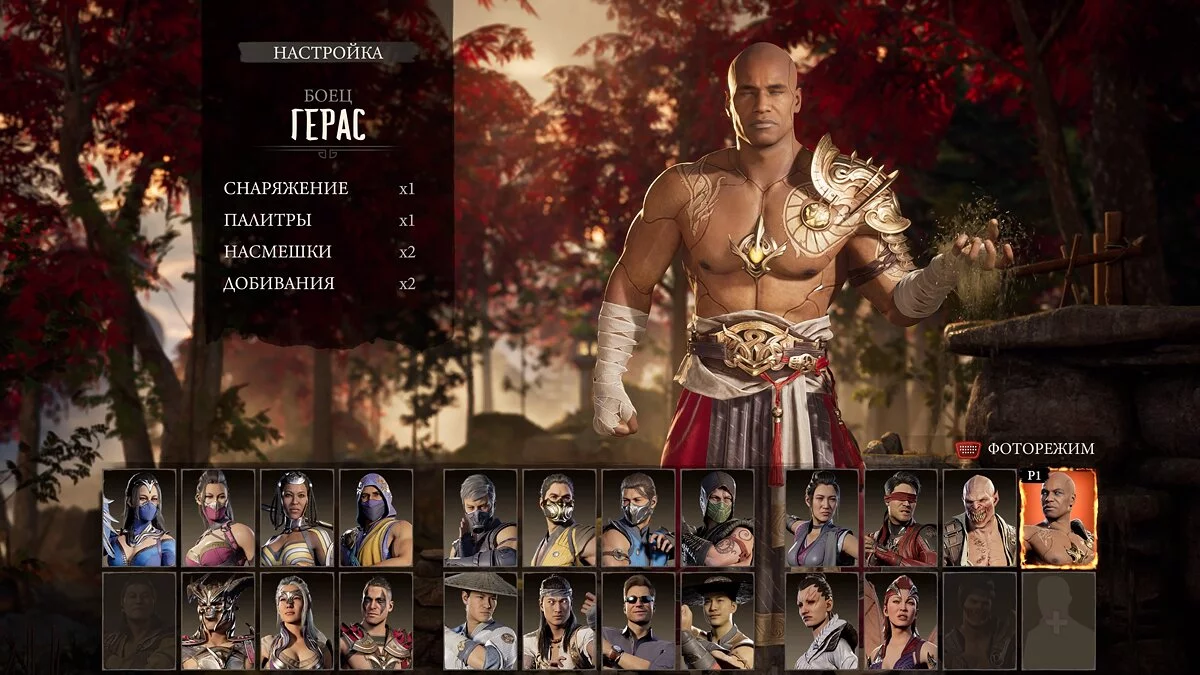Select green-hooded Reptile portrait

point(717,518)
